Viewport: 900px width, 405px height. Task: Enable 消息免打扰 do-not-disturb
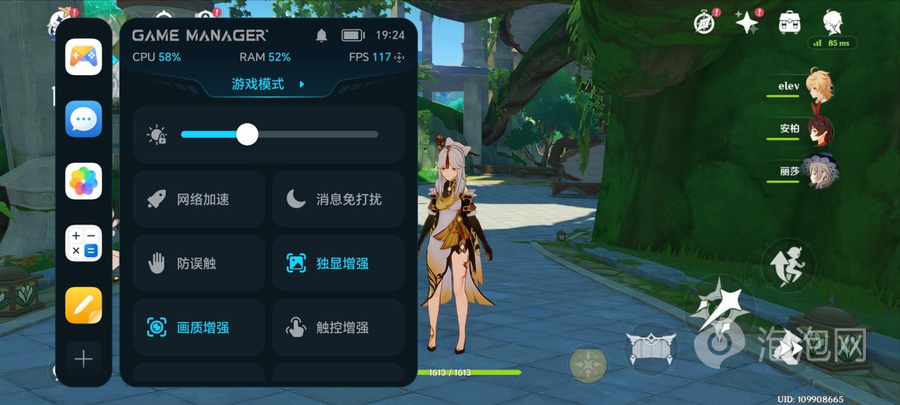pos(338,199)
